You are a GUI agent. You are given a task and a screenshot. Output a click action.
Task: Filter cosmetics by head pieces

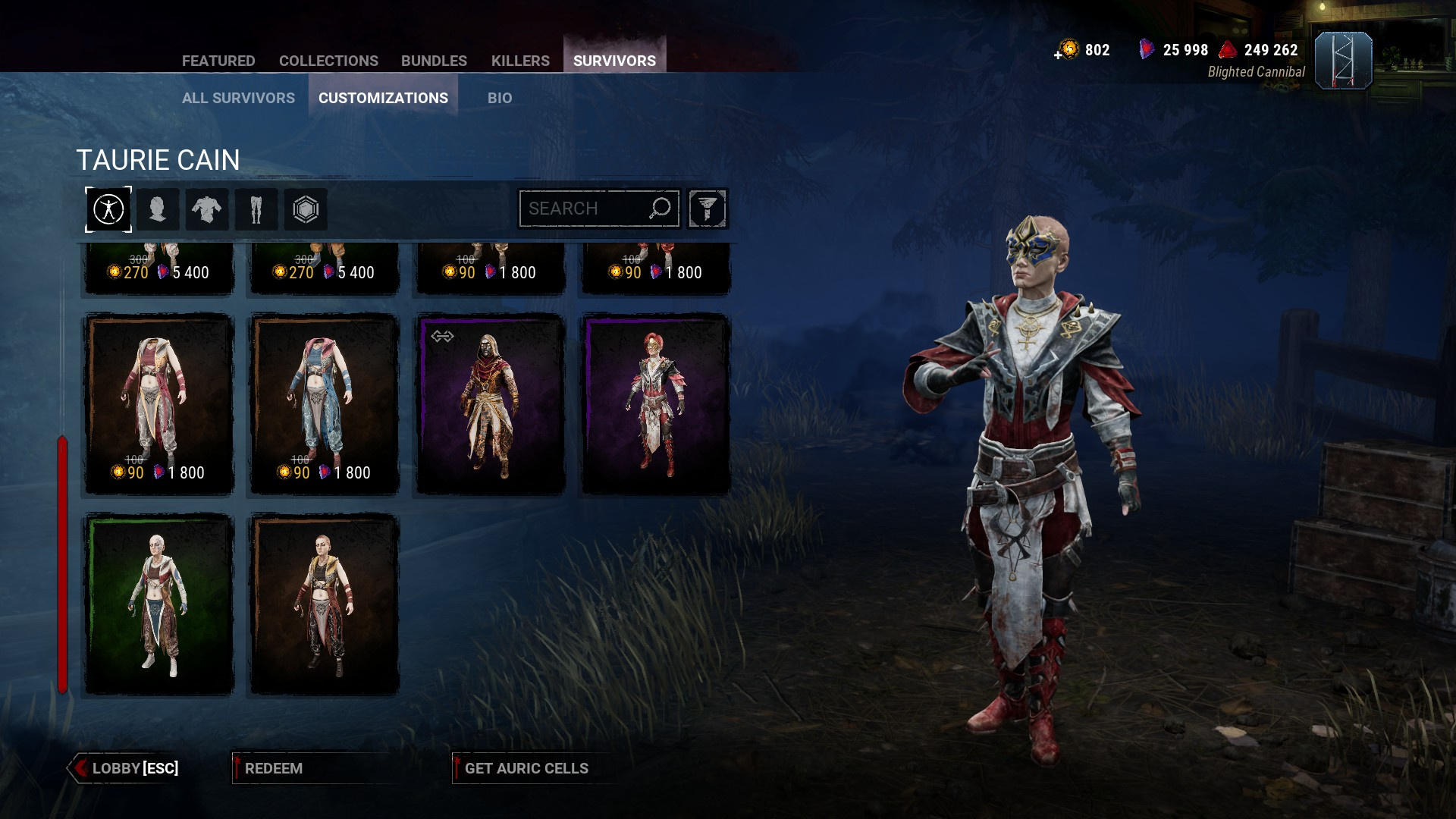pos(158,209)
